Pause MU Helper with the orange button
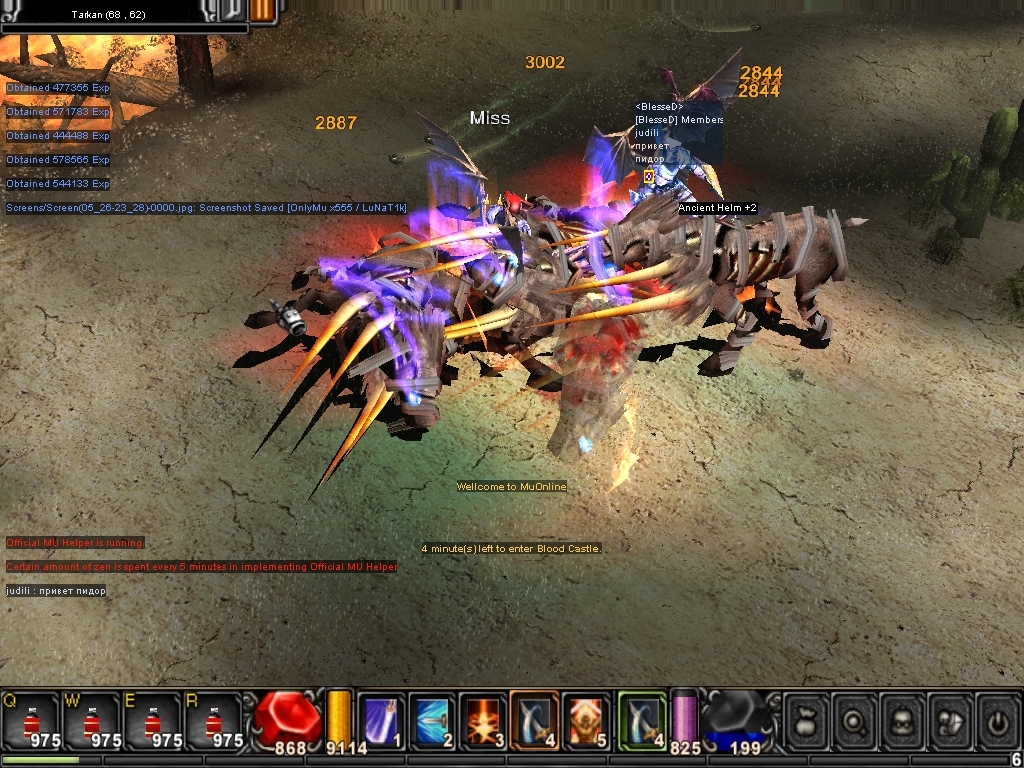 263,10
